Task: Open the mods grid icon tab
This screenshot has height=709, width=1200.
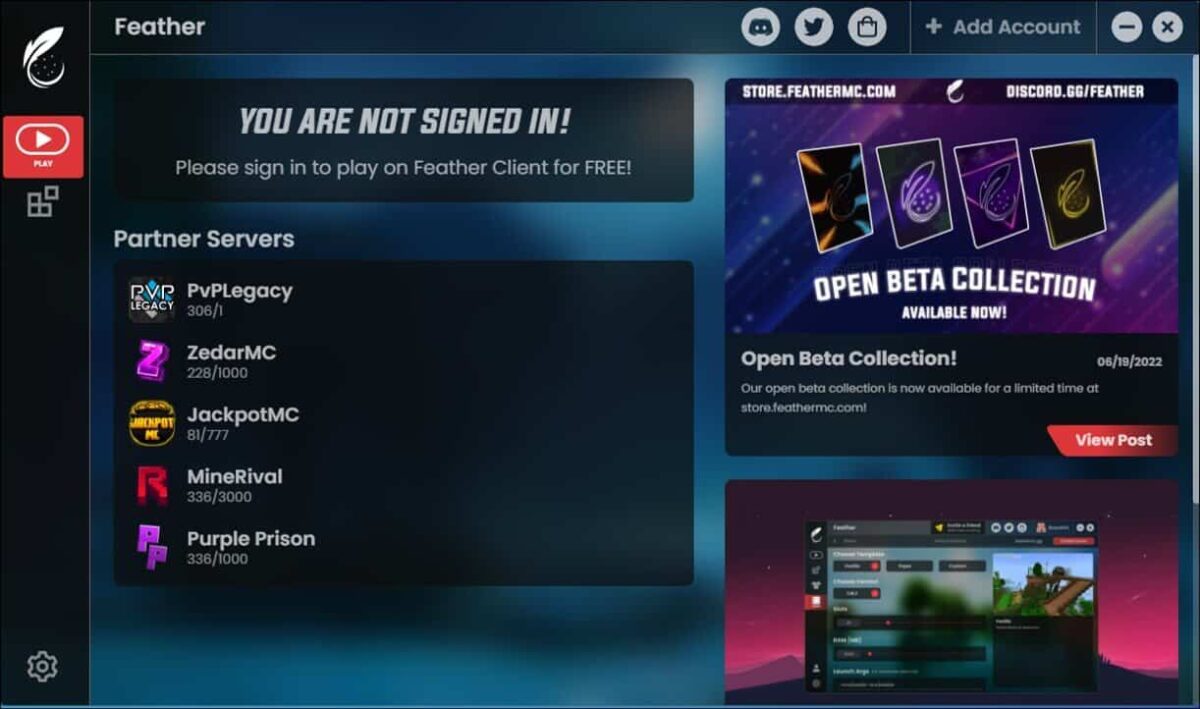Action: click(x=42, y=202)
